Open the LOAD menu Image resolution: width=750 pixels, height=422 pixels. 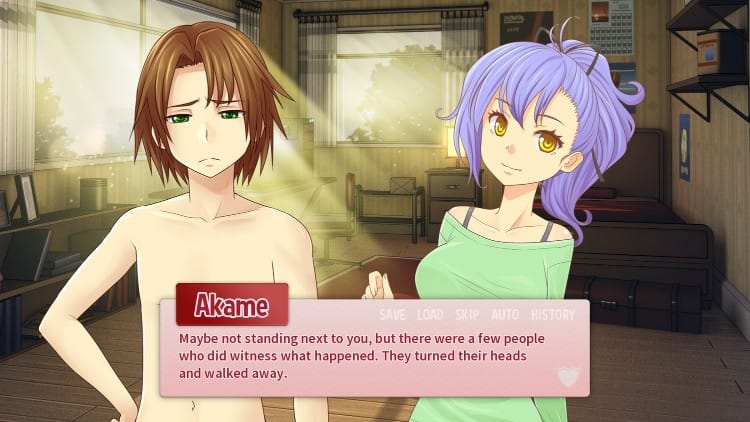430,314
